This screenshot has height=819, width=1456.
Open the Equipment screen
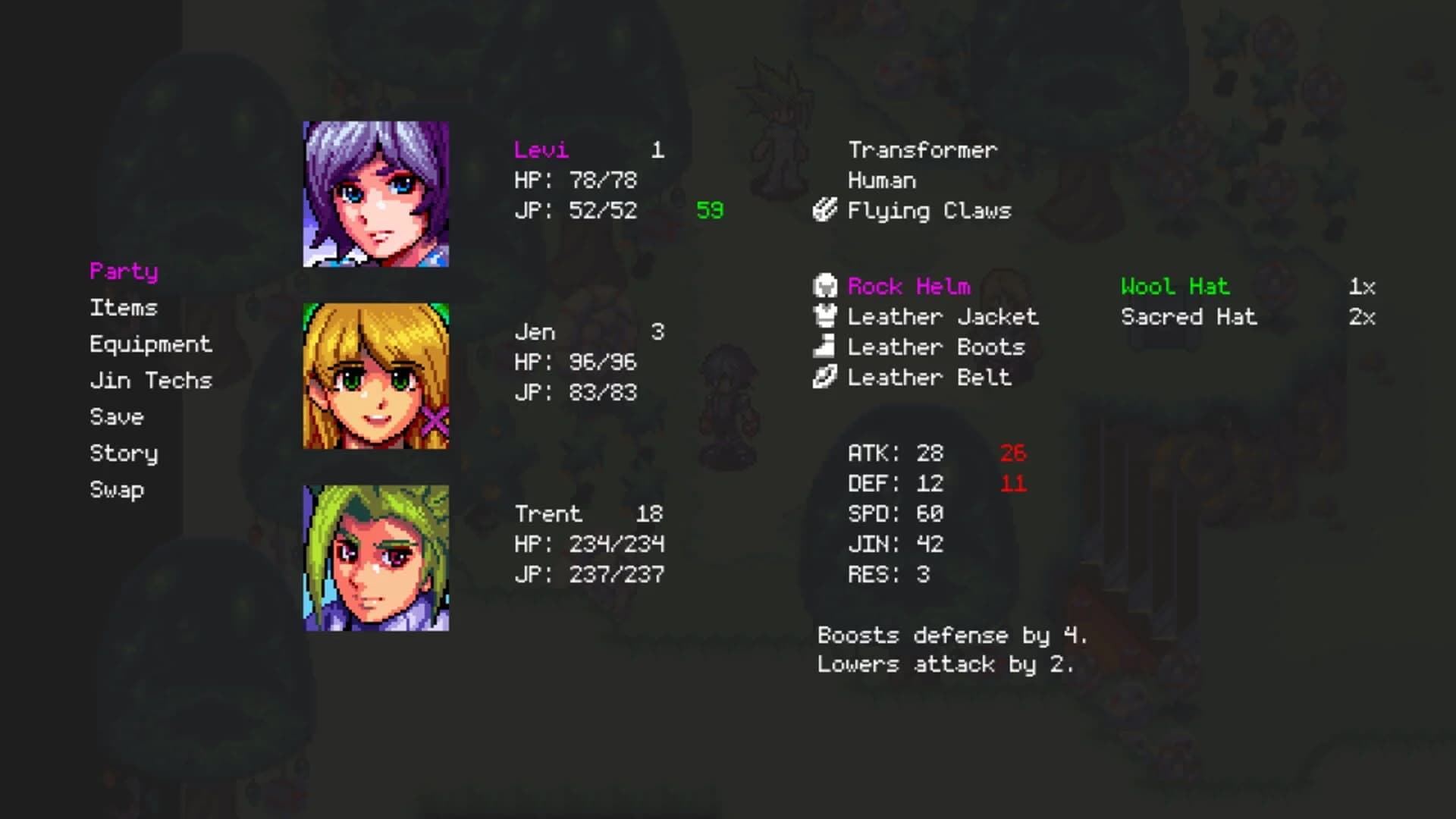(151, 344)
